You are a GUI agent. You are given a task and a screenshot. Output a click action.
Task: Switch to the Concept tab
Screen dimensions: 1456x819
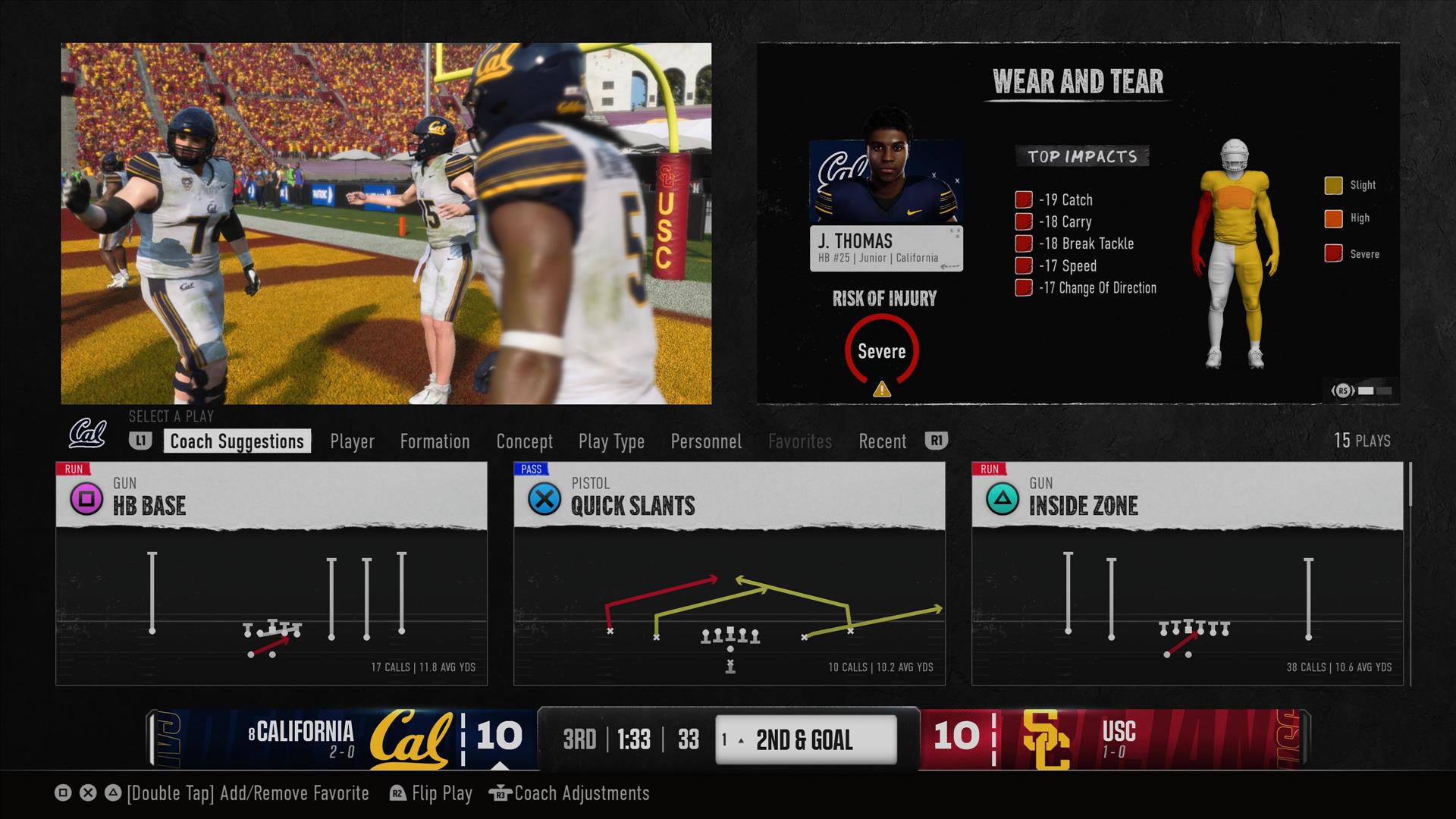[524, 441]
